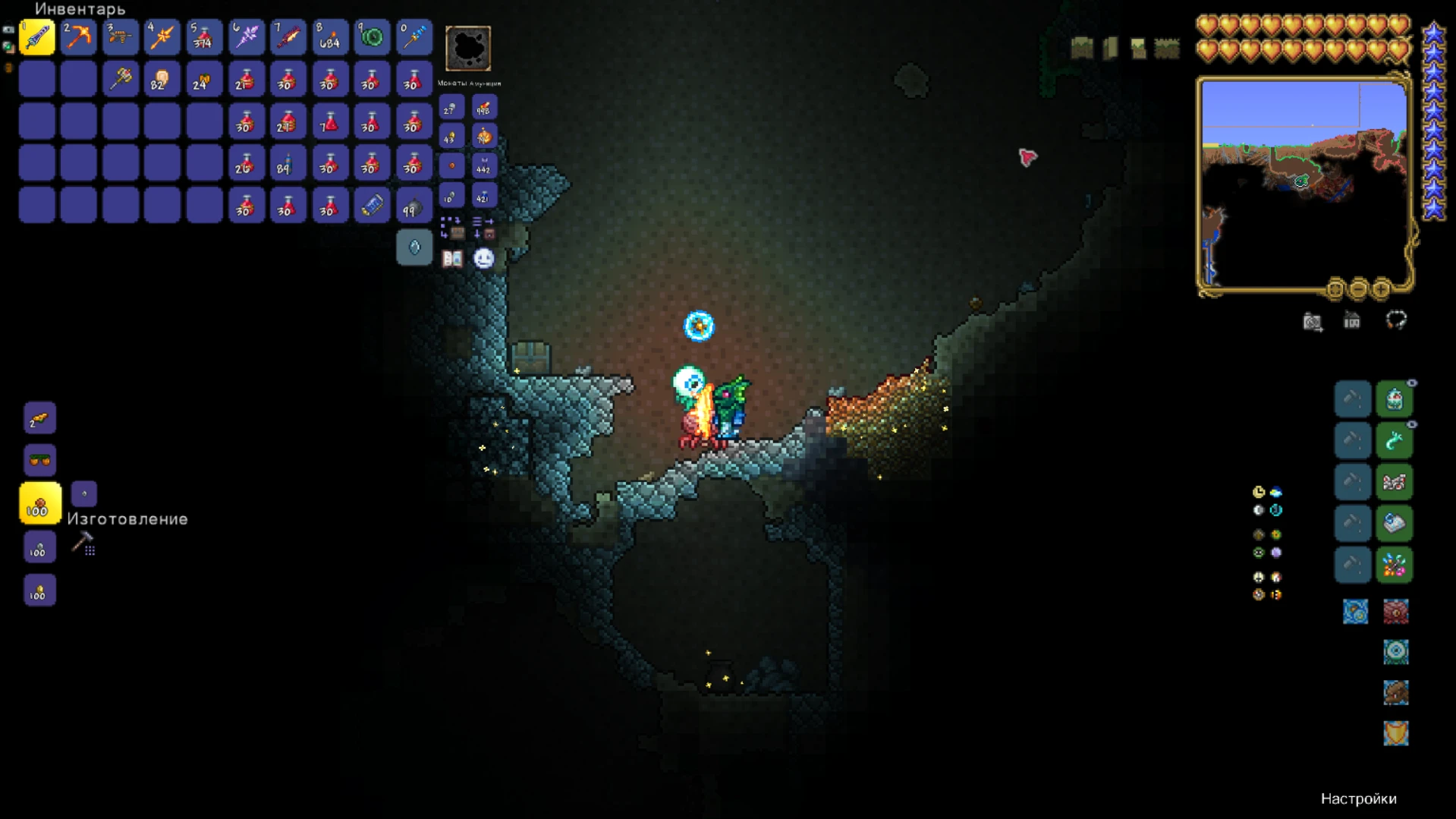Zoom out the minimap with the minus button

[x=1358, y=289]
